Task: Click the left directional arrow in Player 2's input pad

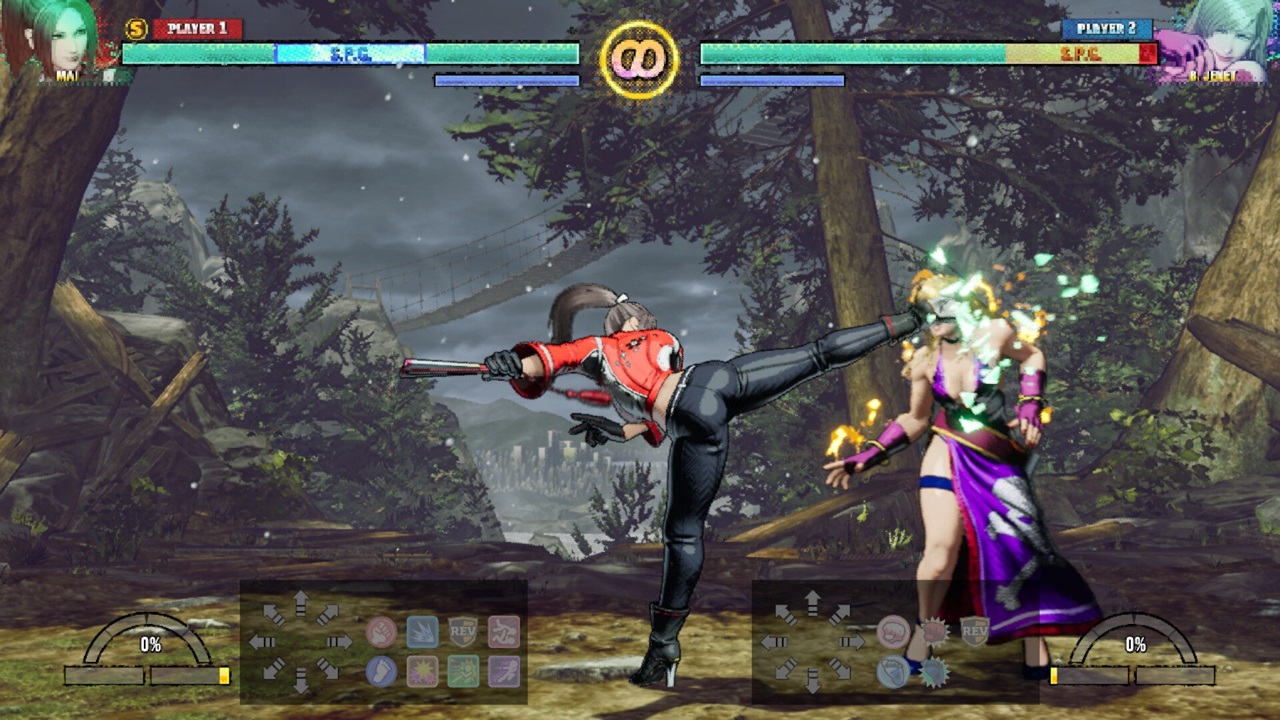Action: pyautogui.click(x=775, y=641)
